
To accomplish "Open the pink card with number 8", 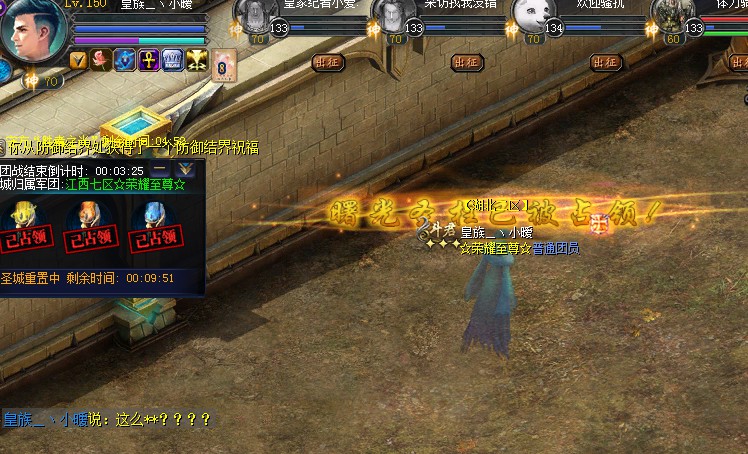I will pyautogui.click(x=225, y=62).
